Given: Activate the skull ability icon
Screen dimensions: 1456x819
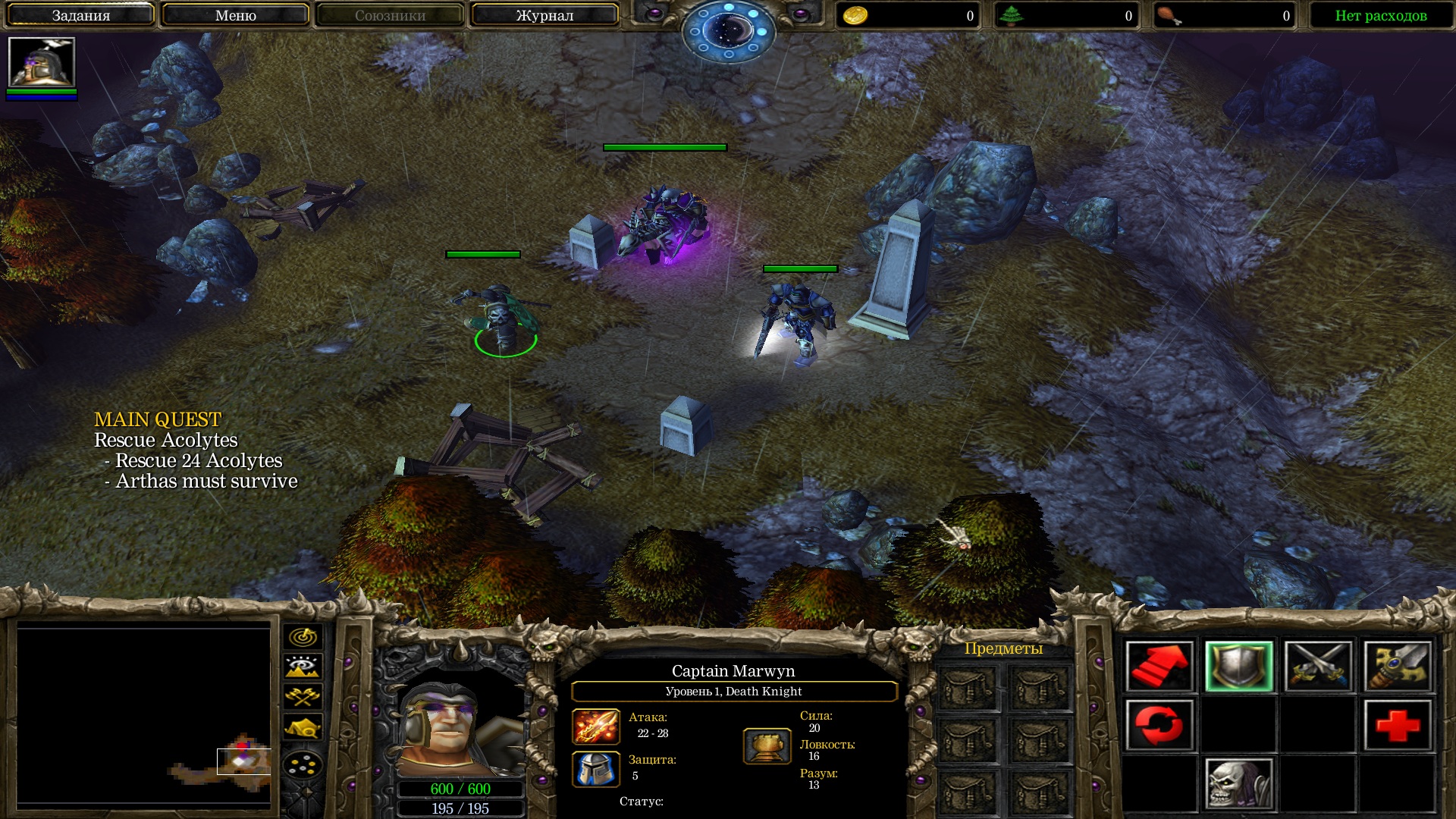Looking at the screenshot, I should 1239,784.
